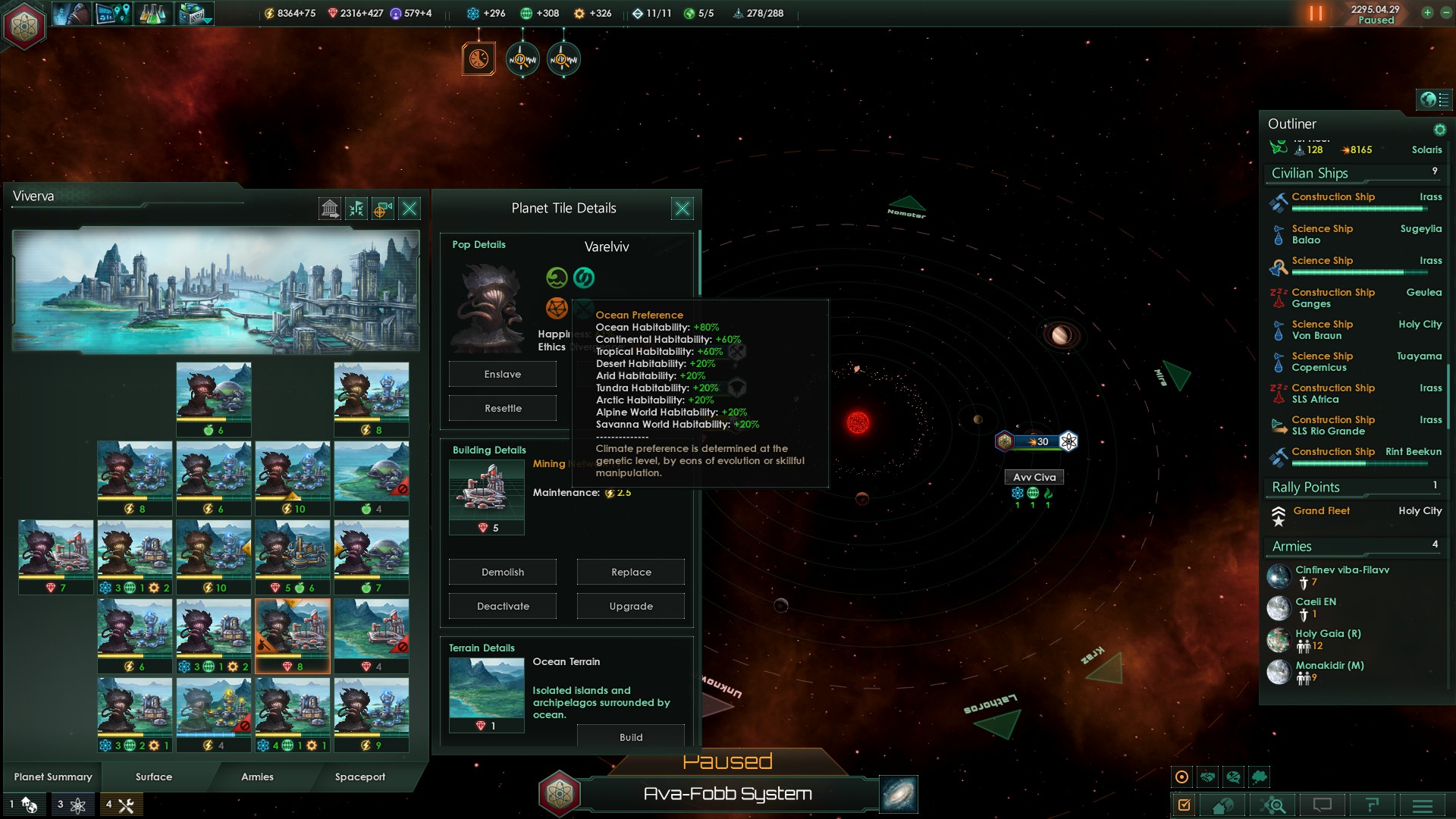This screenshot has height=819, width=1456.
Task: Show the Spaceport tab
Action: (360, 777)
